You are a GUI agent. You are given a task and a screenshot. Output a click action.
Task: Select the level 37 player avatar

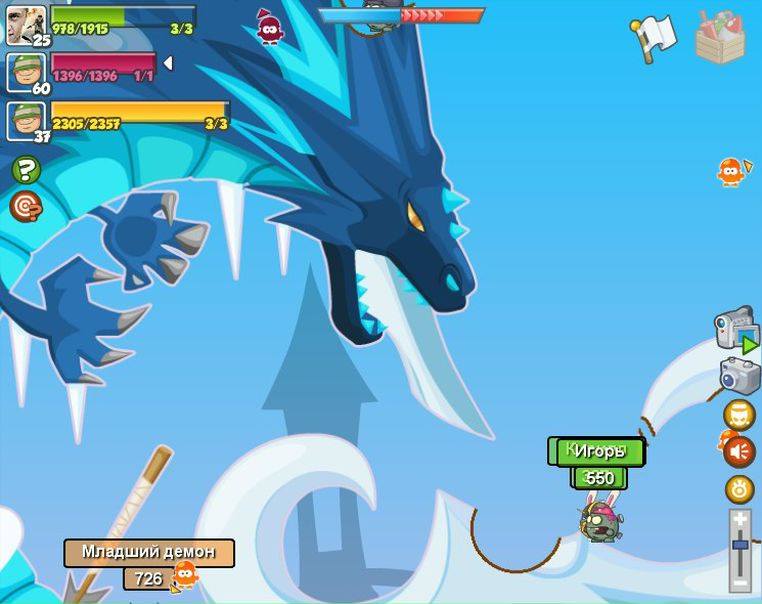26,121
